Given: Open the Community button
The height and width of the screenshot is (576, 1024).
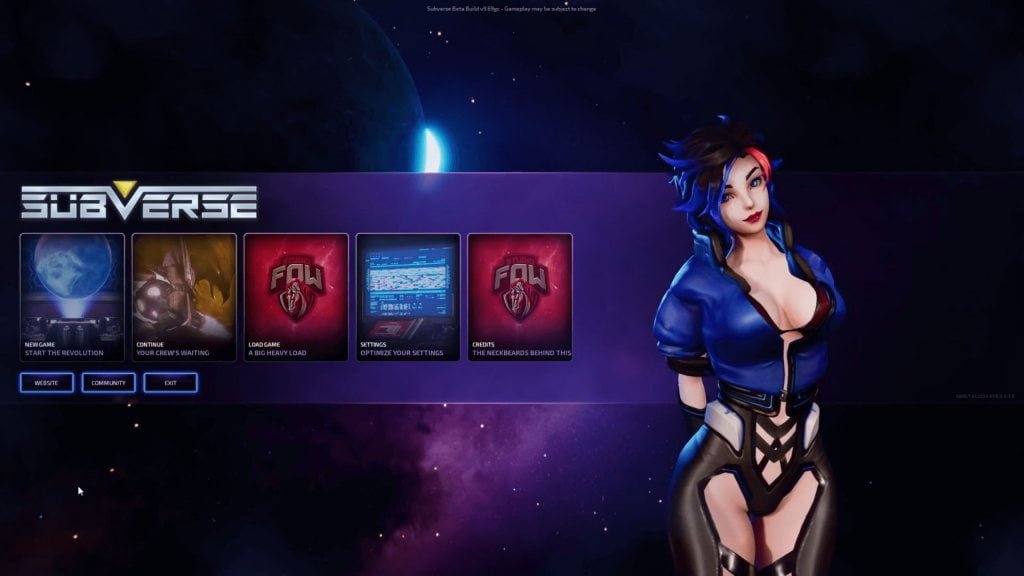Looking at the screenshot, I should 108,383.
